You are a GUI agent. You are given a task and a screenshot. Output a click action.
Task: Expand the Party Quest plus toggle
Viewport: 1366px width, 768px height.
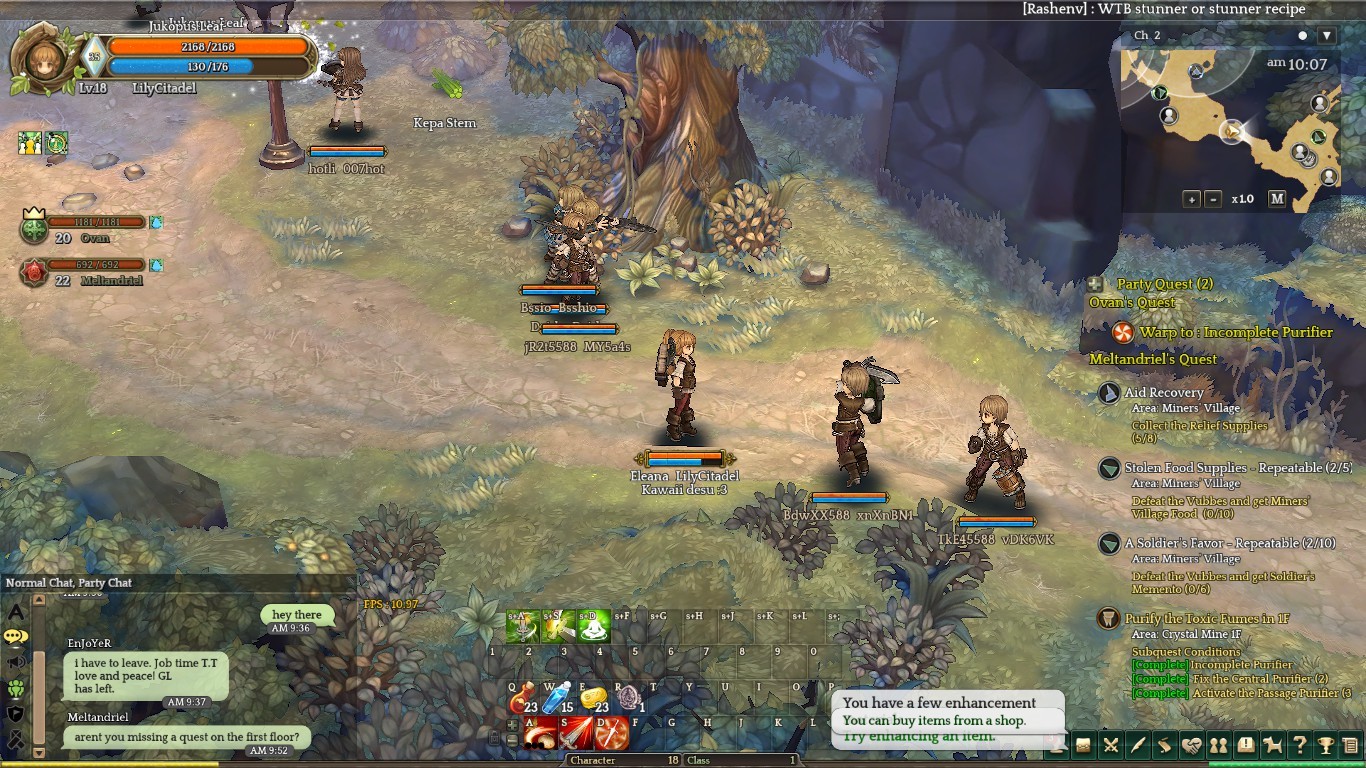coord(1096,284)
